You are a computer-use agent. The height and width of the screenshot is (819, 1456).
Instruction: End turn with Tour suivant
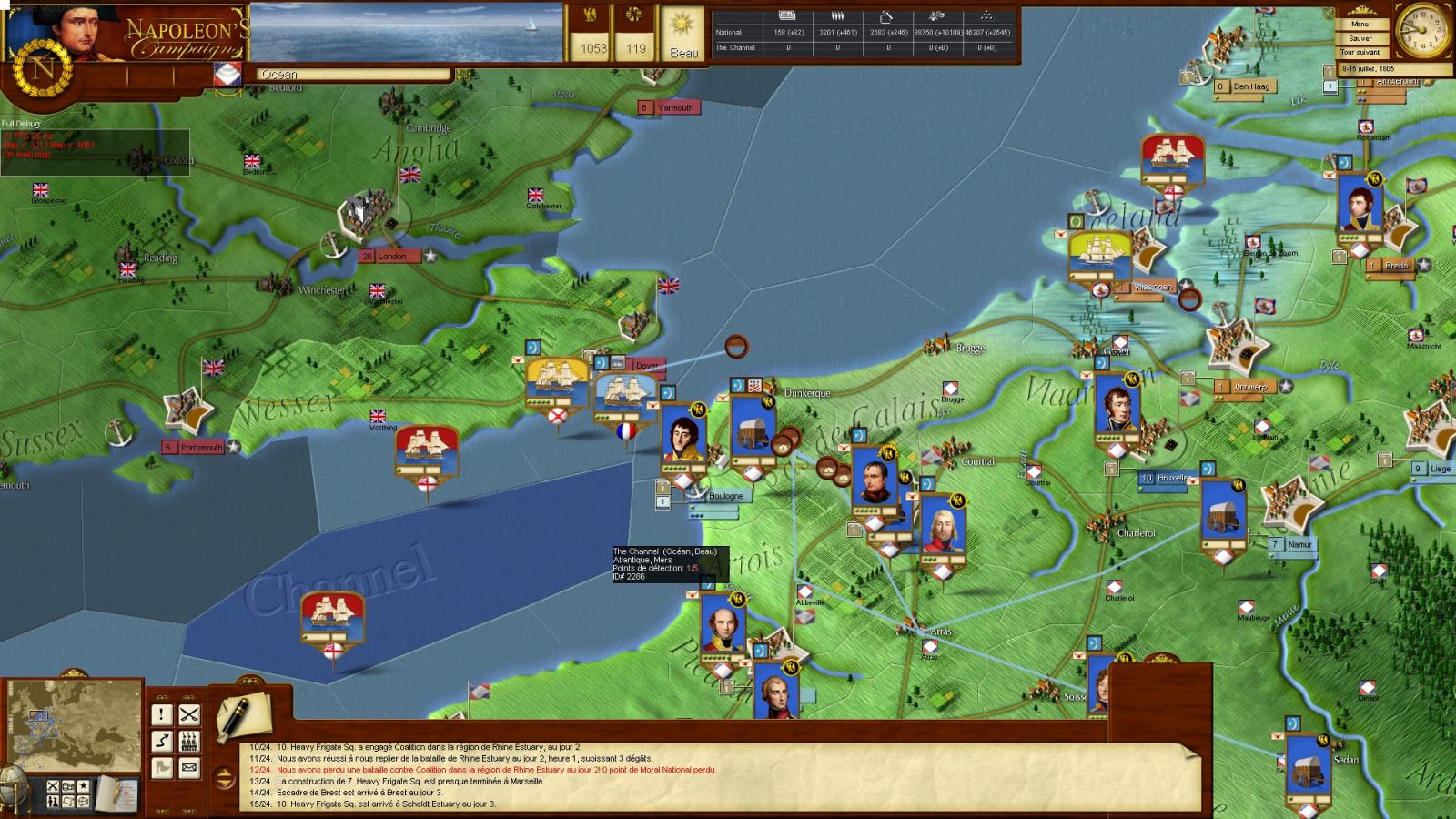(x=1360, y=53)
